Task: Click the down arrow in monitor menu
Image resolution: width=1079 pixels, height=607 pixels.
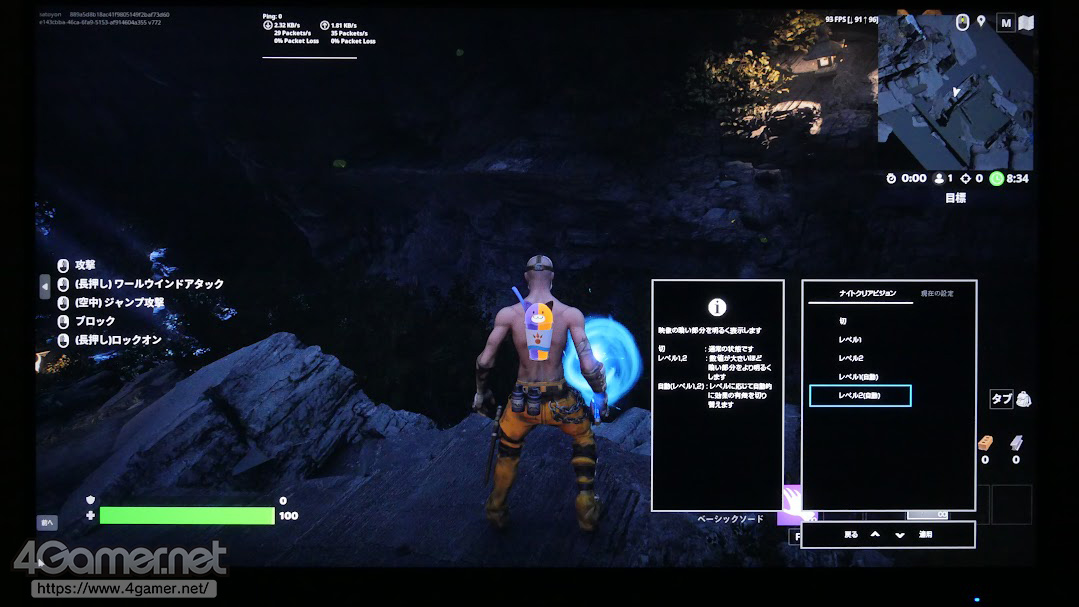Action: 900,535
